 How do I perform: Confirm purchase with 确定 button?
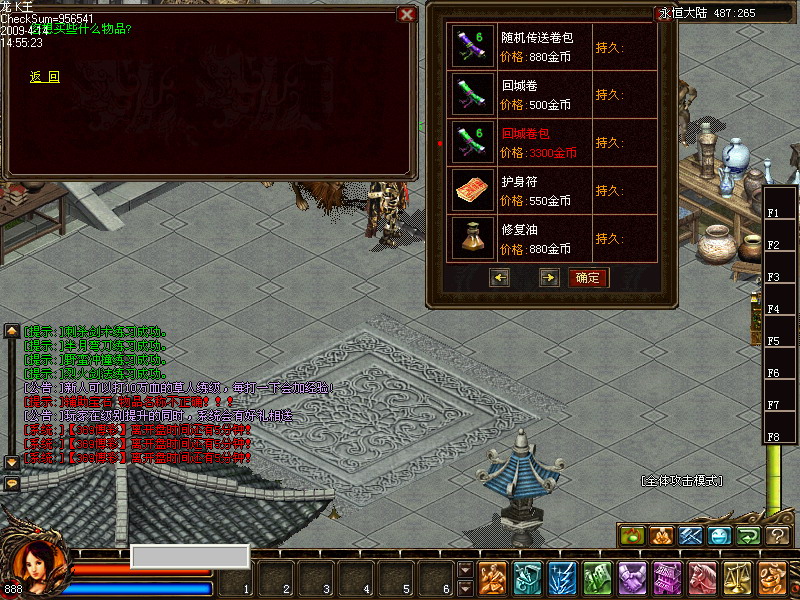pos(588,277)
